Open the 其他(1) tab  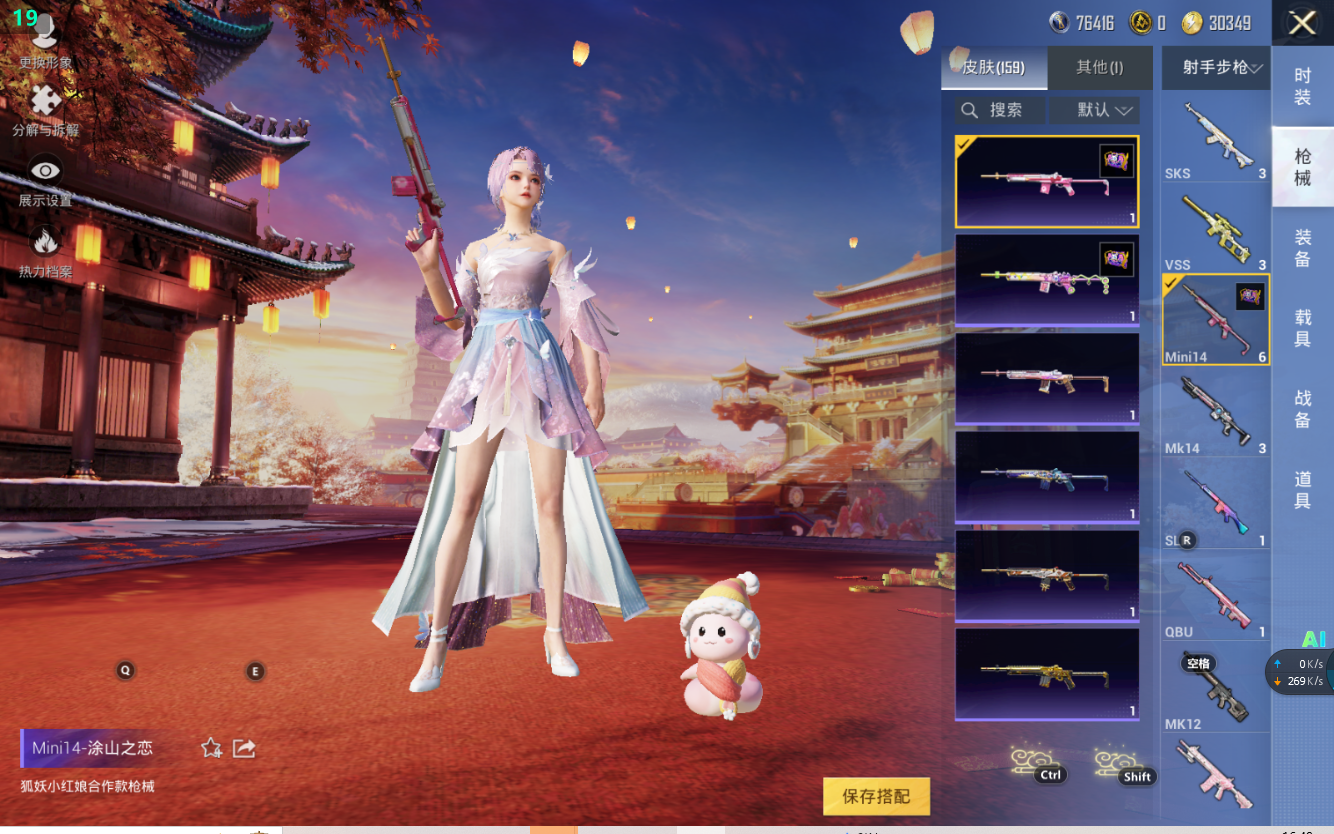click(x=1099, y=68)
